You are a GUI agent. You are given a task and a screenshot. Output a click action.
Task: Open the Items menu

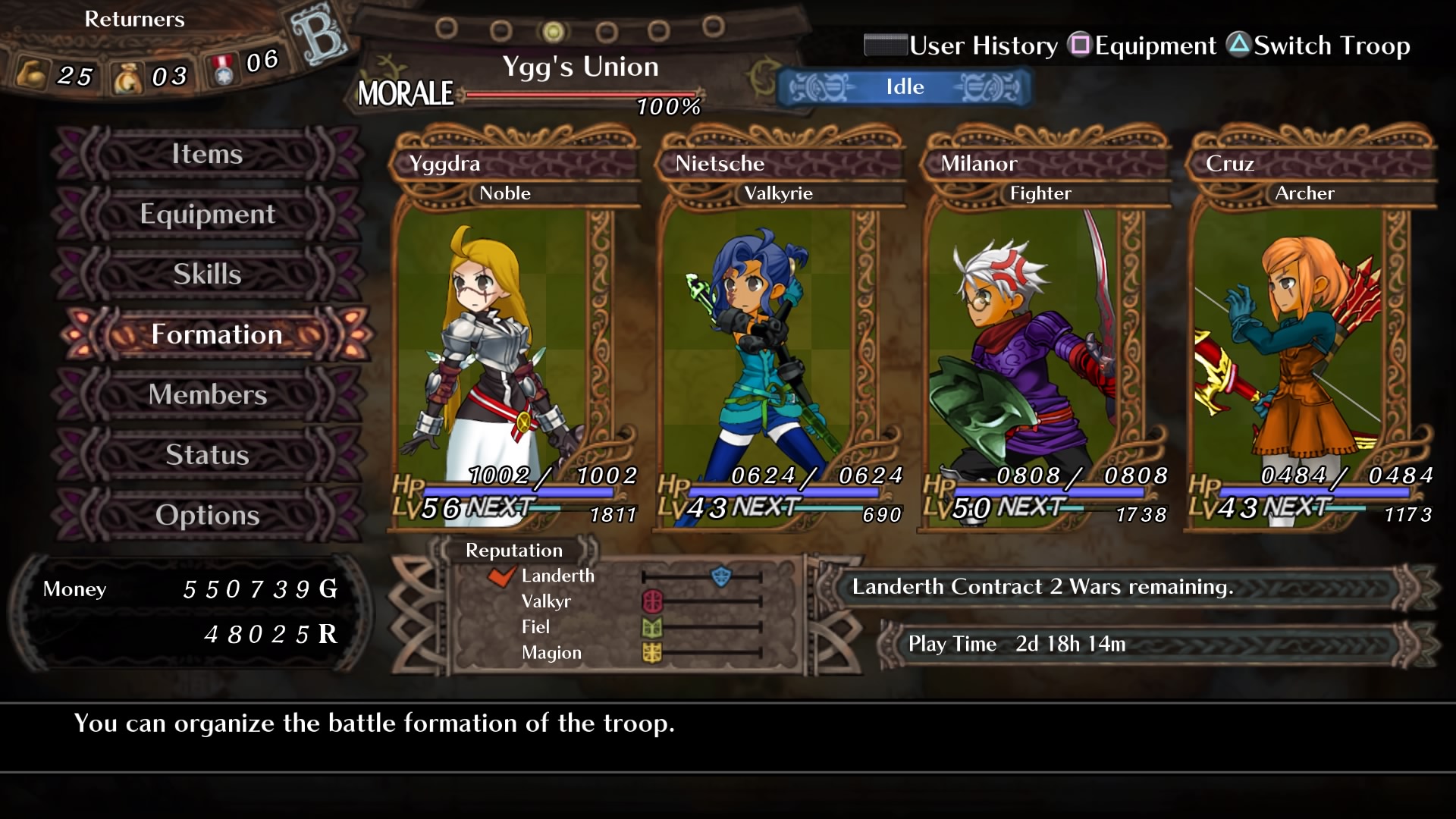tap(207, 154)
